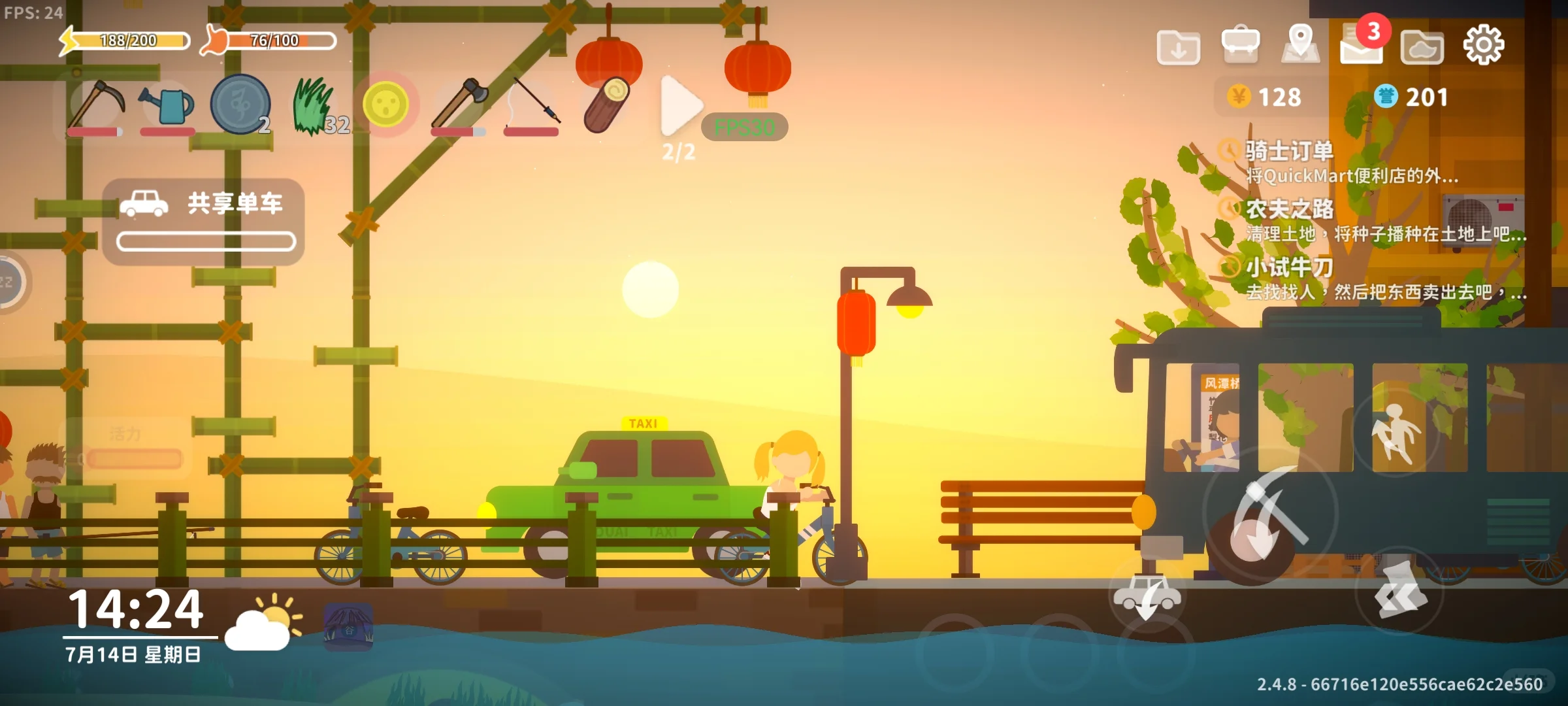The width and height of the screenshot is (1568, 706).
Task: Select the round blue-gray token slot
Action: pyautogui.click(x=240, y=105)
